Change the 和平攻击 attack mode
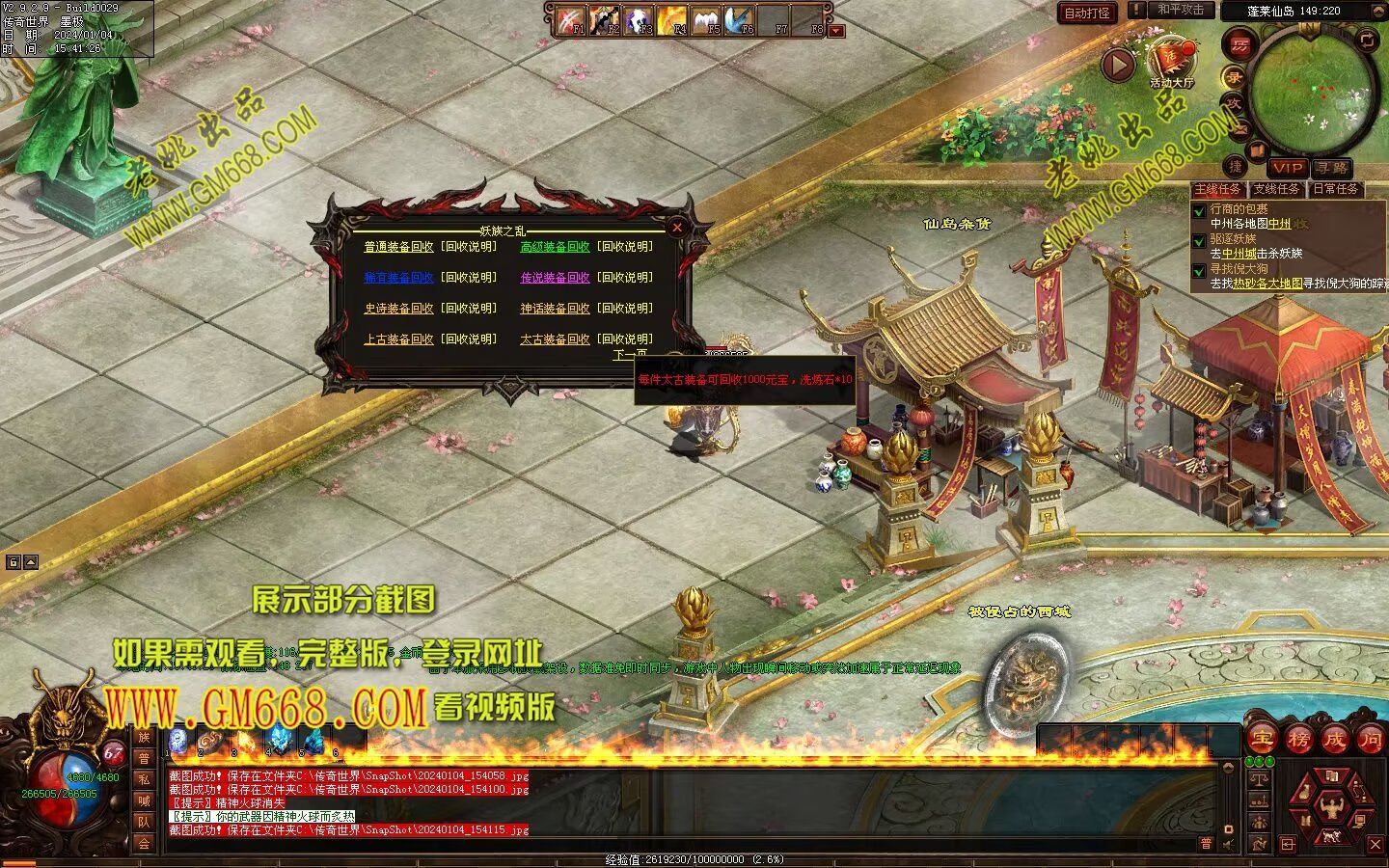The width and height of the screenshot is (1389, 868). pos(1180,10)
